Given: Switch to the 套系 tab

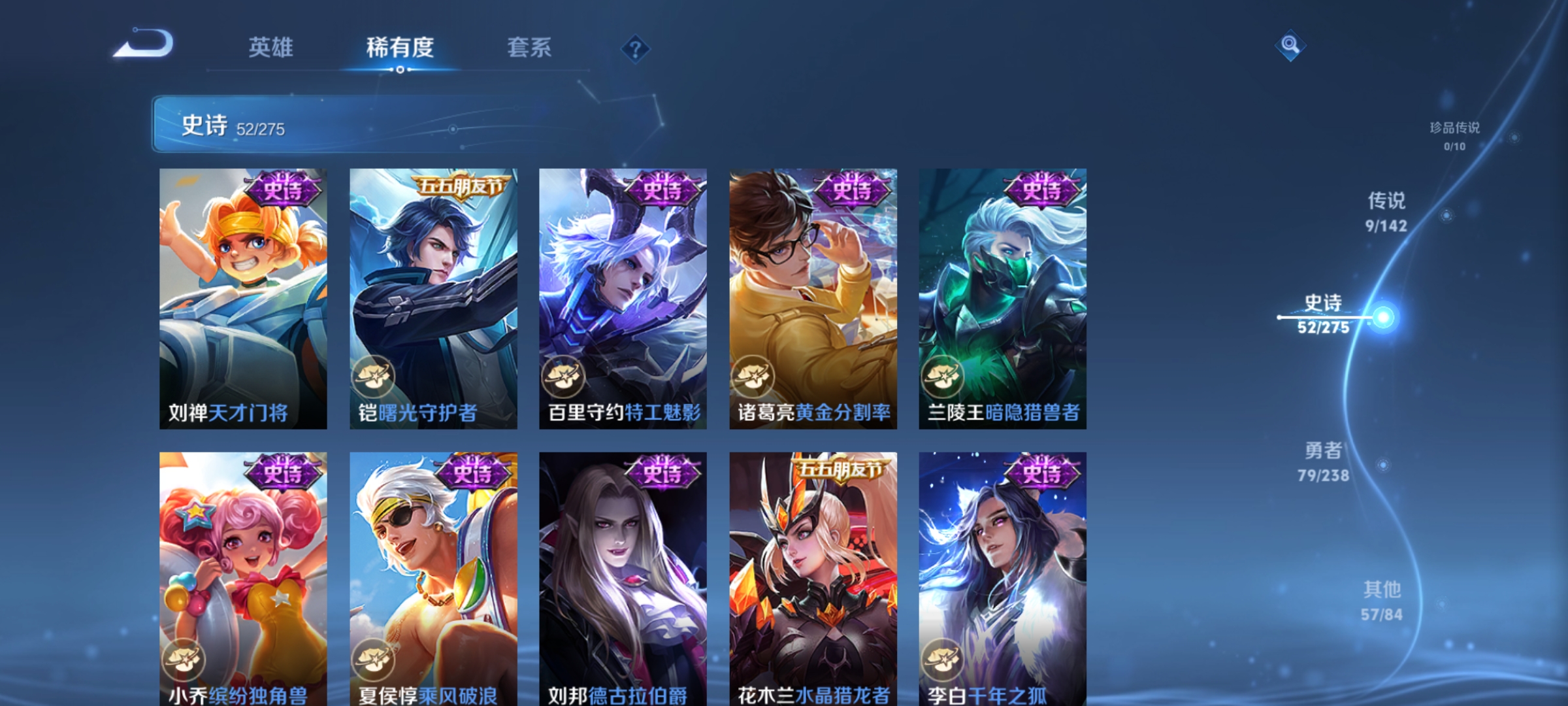Looking at the screenshot, I should pos(531,47).
